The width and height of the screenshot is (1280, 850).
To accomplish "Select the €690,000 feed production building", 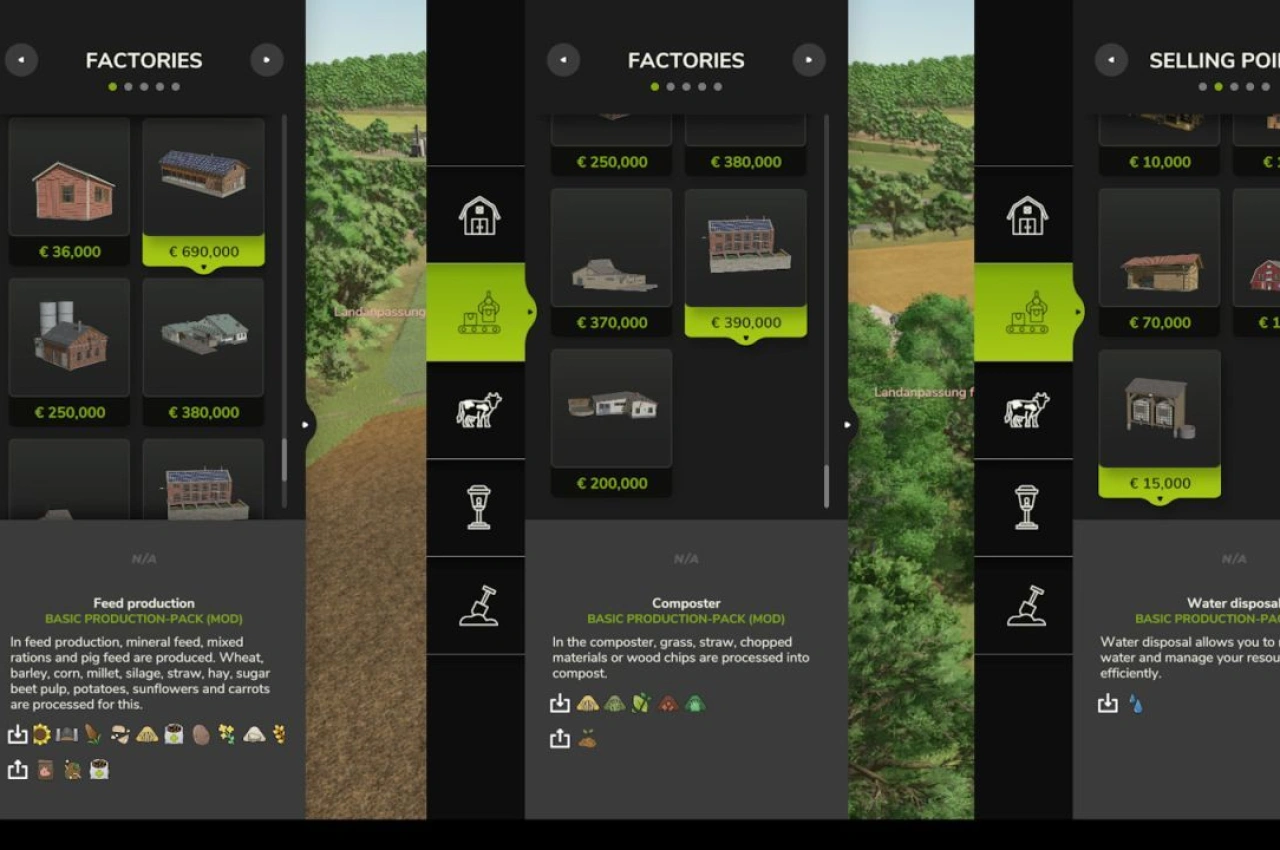I will click(x=203, y=190).
